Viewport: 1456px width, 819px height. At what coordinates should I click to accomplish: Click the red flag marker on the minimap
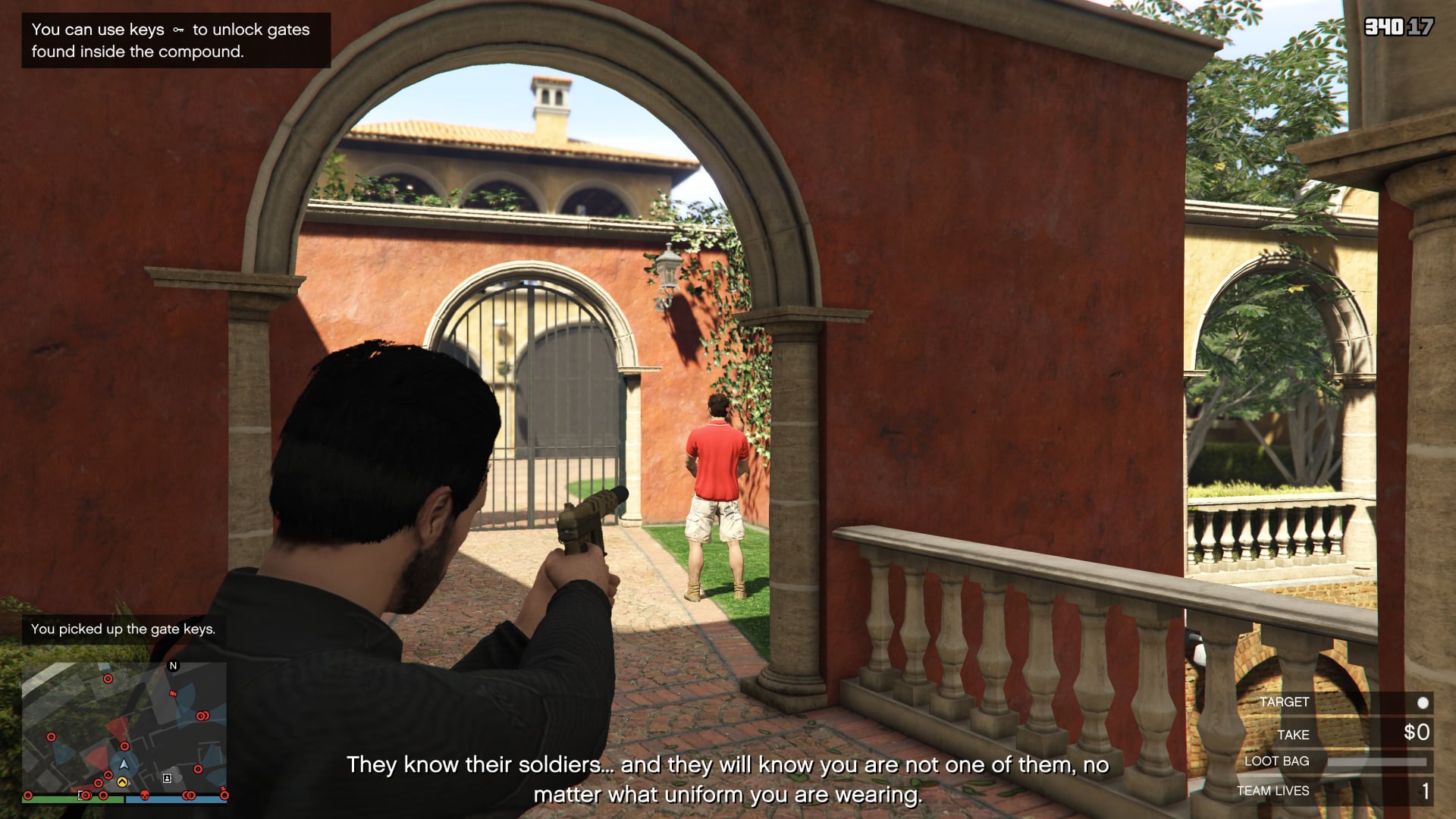(x=173, y=693)
